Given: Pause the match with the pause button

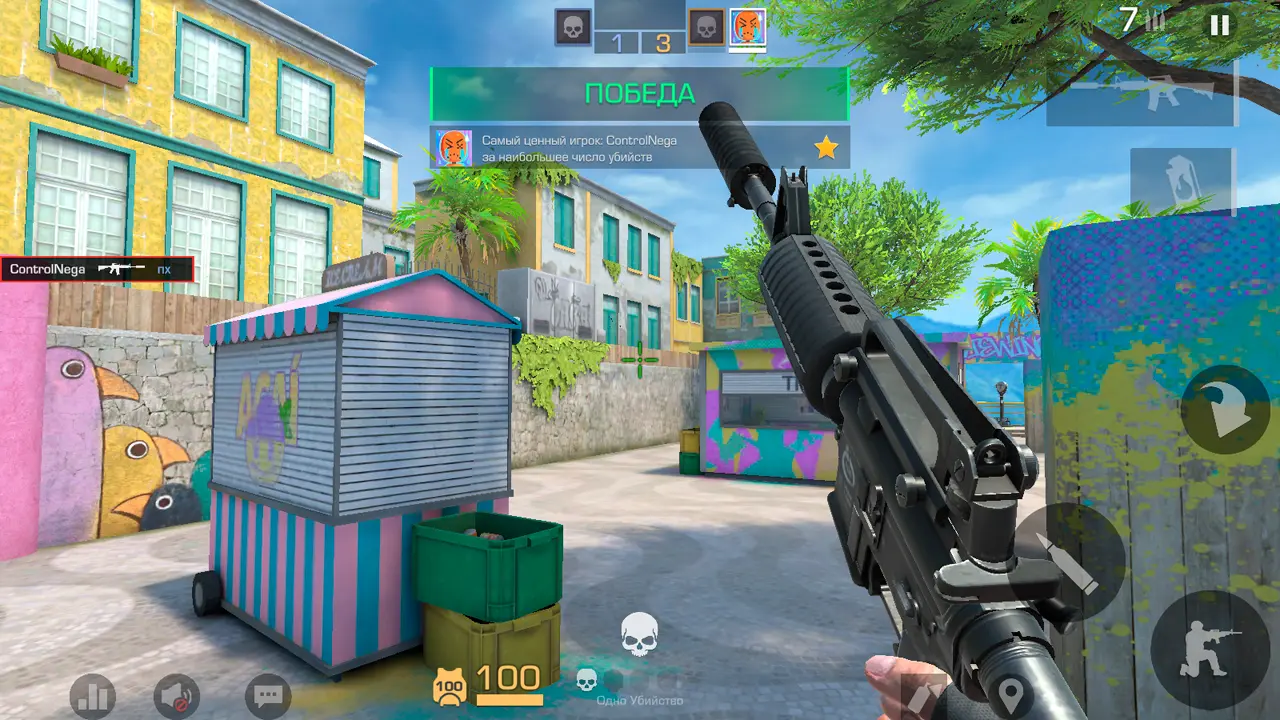Looking at the screenshot, I should click(x=1219, y=25).
